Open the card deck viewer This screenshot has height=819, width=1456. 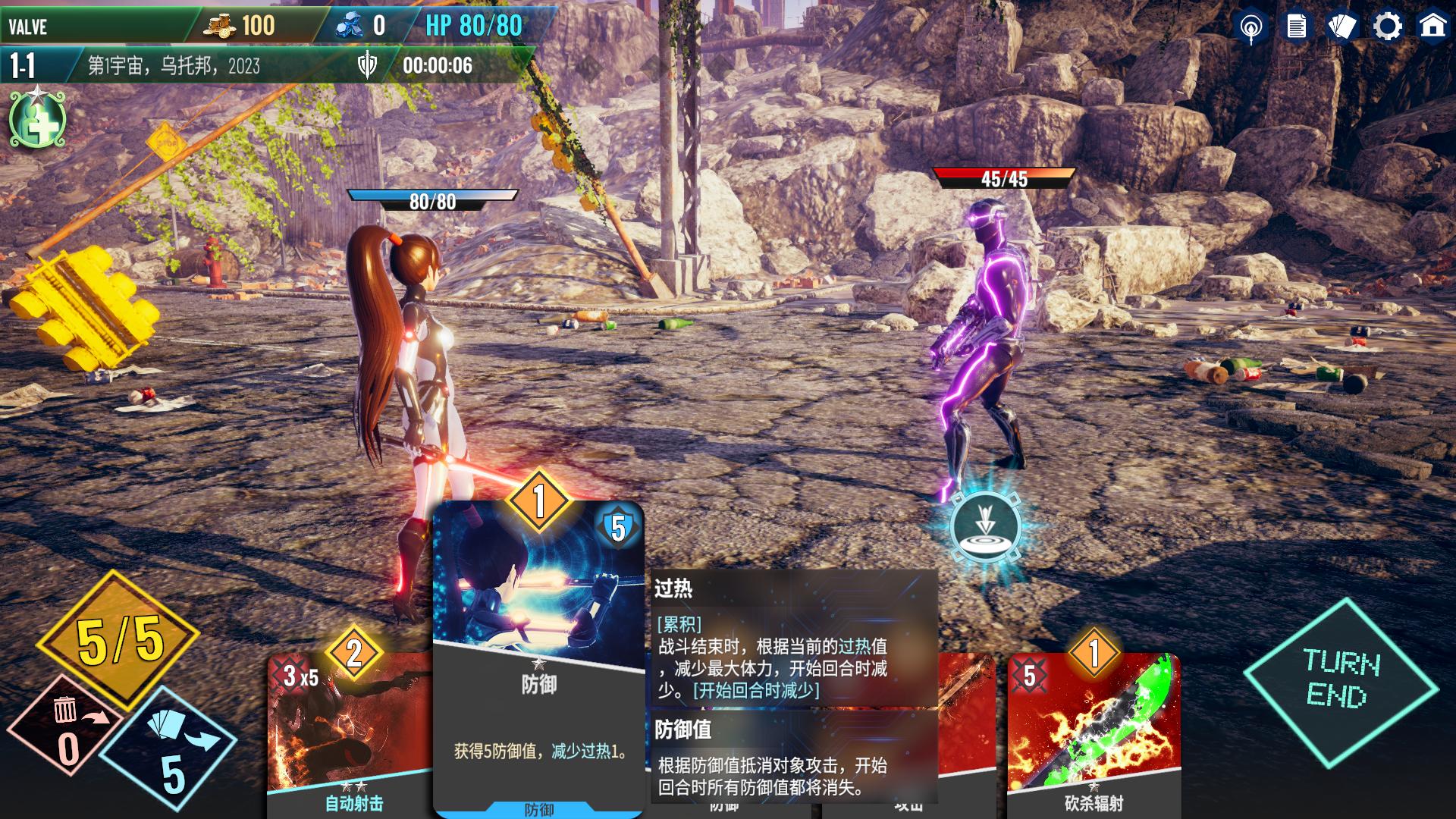[1341, 27]
